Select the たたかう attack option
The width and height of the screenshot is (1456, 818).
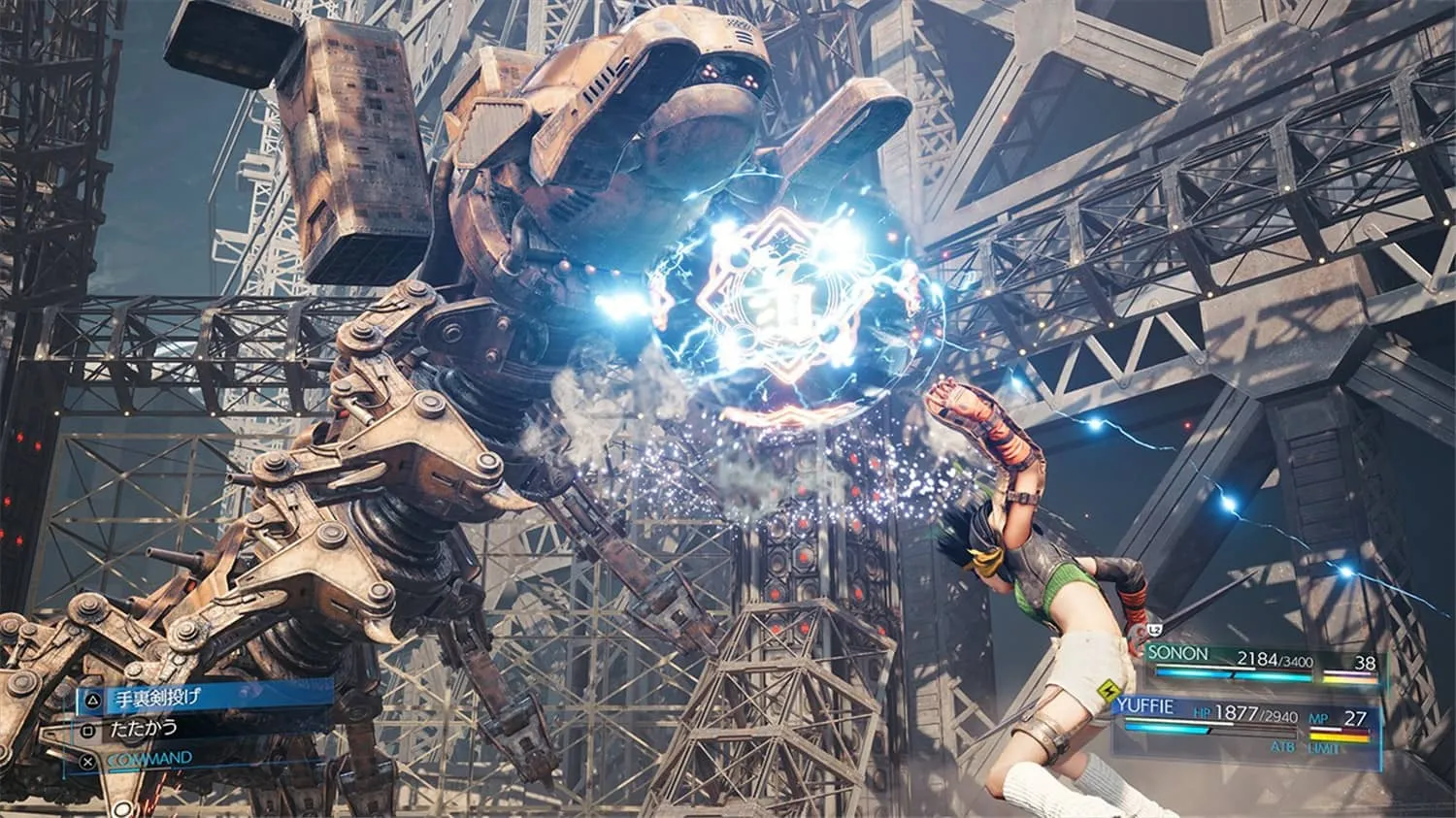pos(142,729)
